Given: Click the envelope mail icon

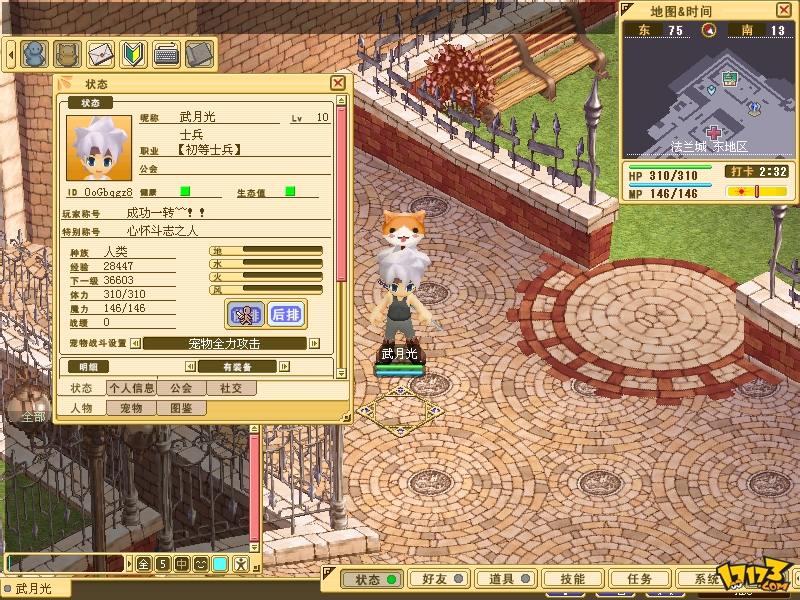Looking at the screenshot, I should click(100, 53).
